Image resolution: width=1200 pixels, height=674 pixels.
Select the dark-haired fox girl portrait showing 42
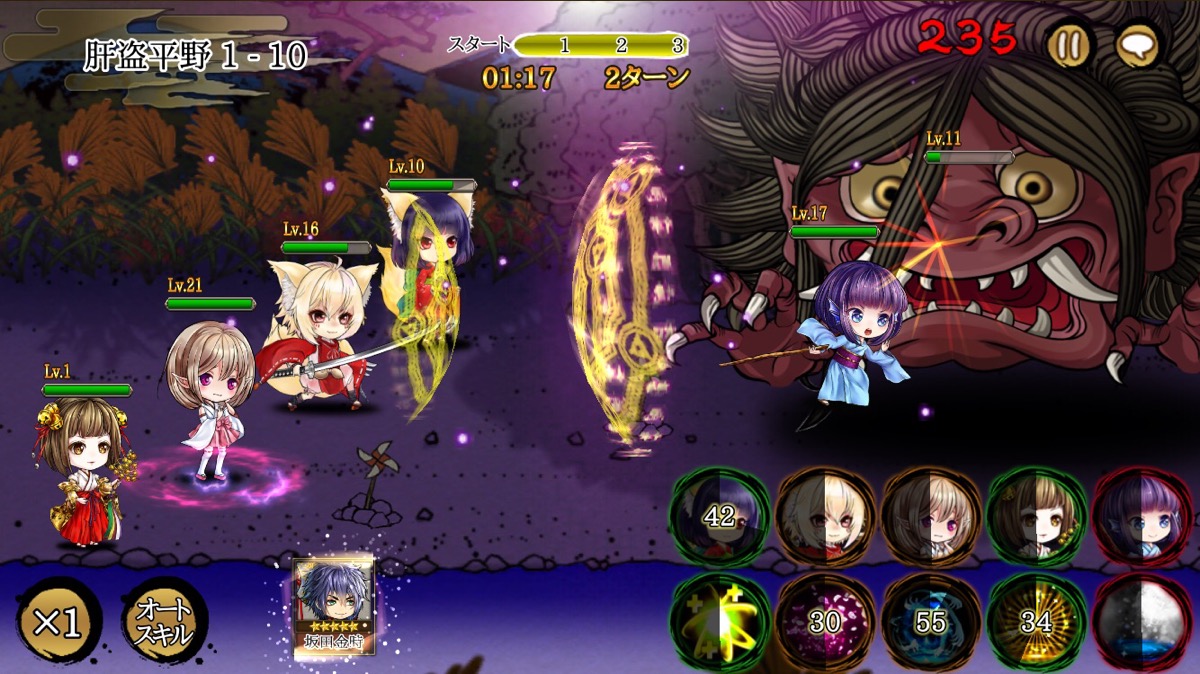pos(720,517)
